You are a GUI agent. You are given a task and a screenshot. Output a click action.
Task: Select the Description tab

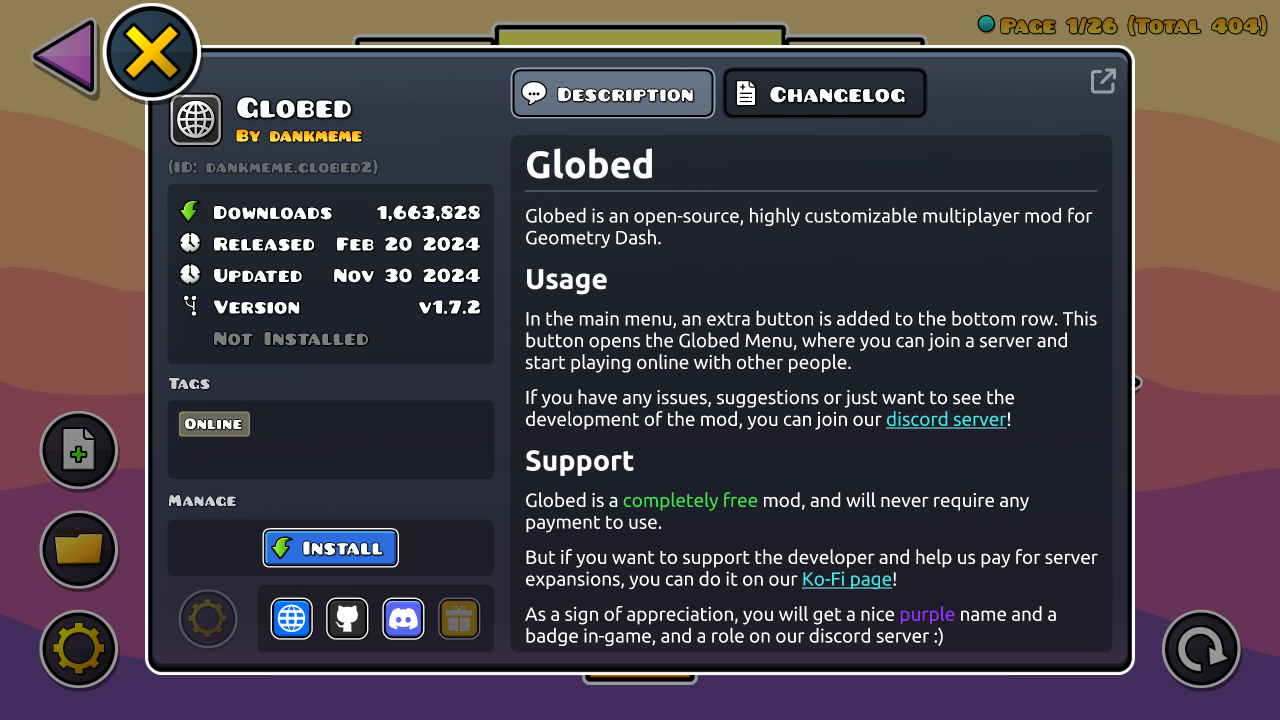point(612,94)
